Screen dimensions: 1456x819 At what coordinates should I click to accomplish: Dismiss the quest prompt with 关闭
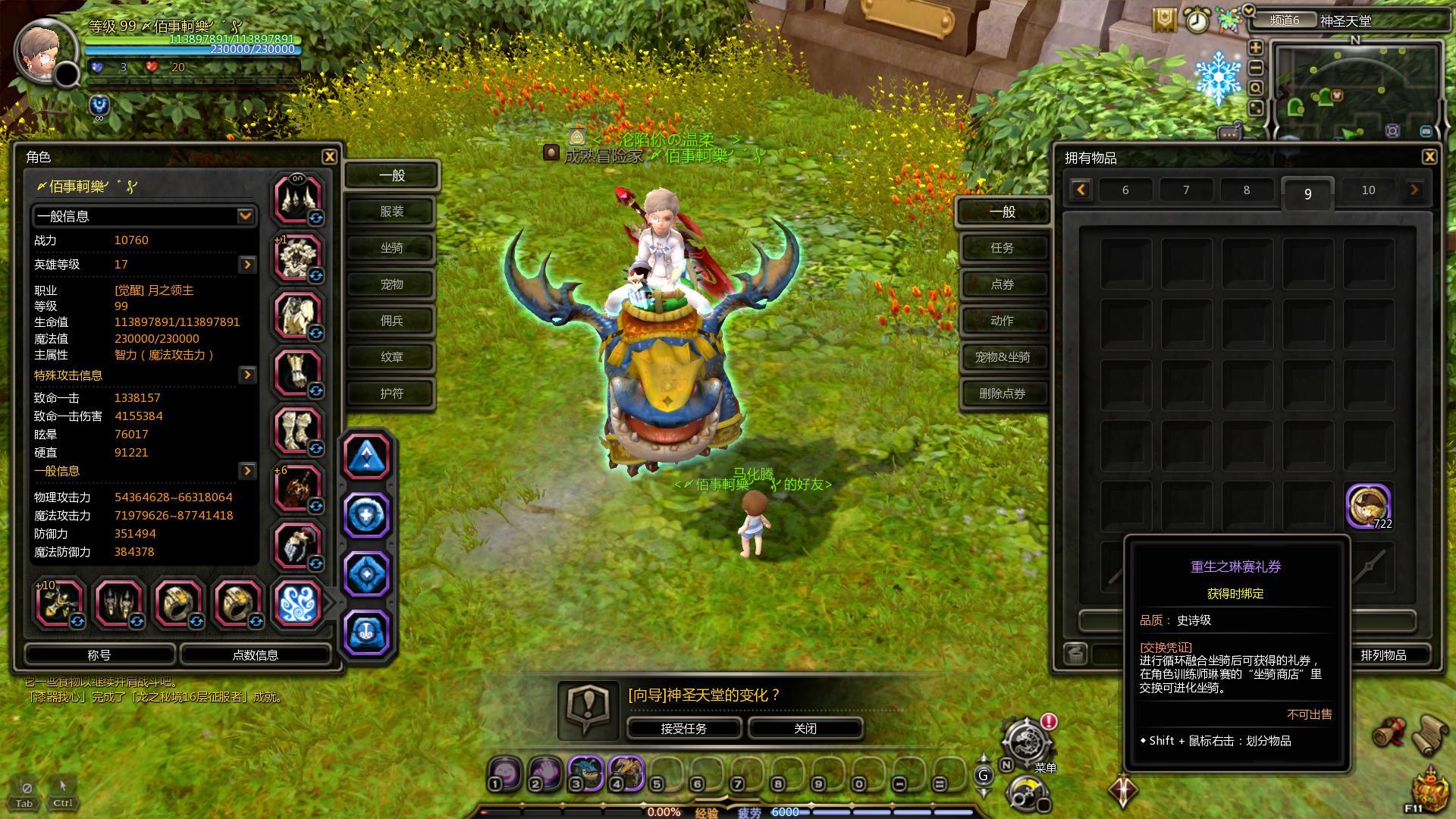[805, 728]
